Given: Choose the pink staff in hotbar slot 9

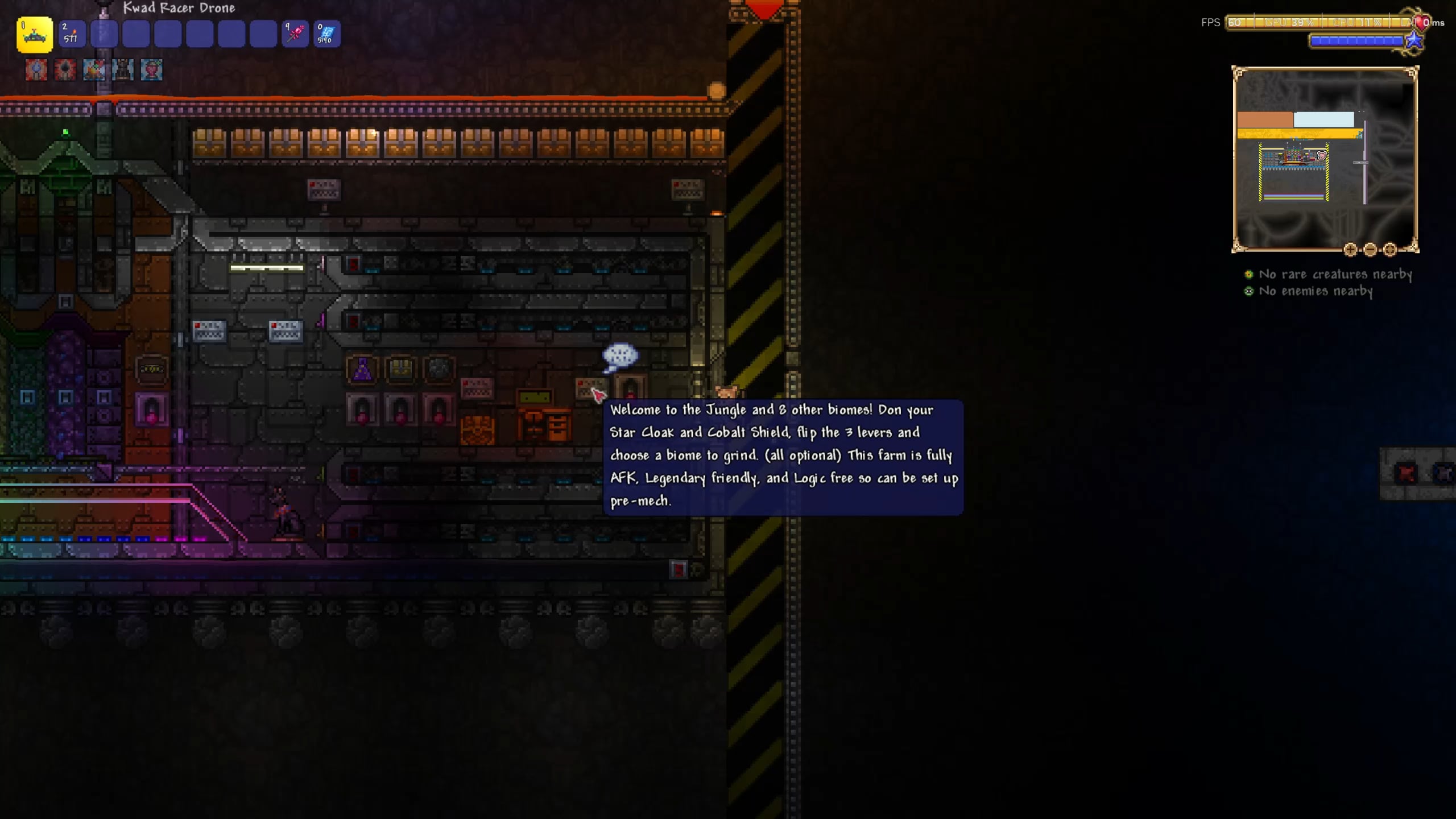Looking at the screenshot, I should click(295, 34).
